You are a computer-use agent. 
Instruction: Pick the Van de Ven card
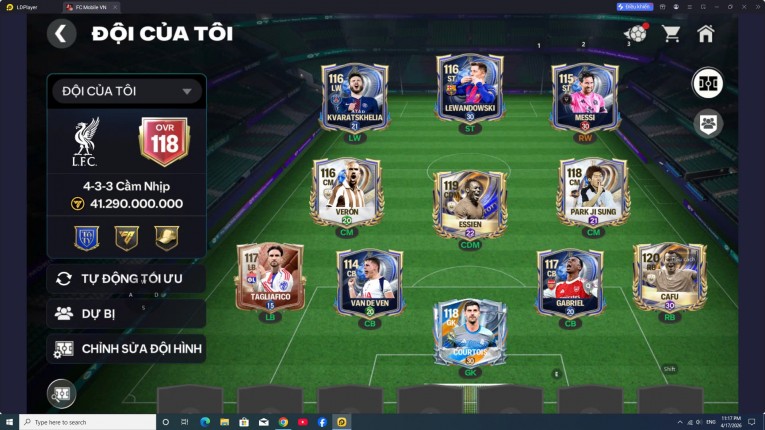click(x=369, y=283)
